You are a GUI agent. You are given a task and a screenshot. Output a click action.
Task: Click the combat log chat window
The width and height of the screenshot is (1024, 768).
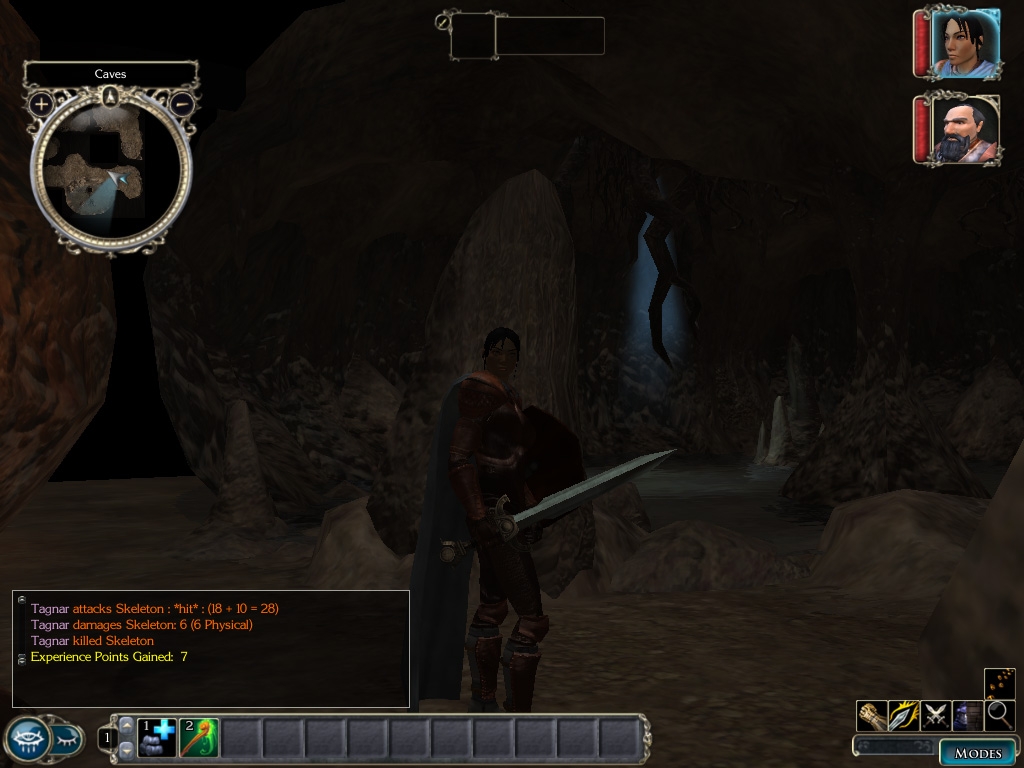[210, 649]
